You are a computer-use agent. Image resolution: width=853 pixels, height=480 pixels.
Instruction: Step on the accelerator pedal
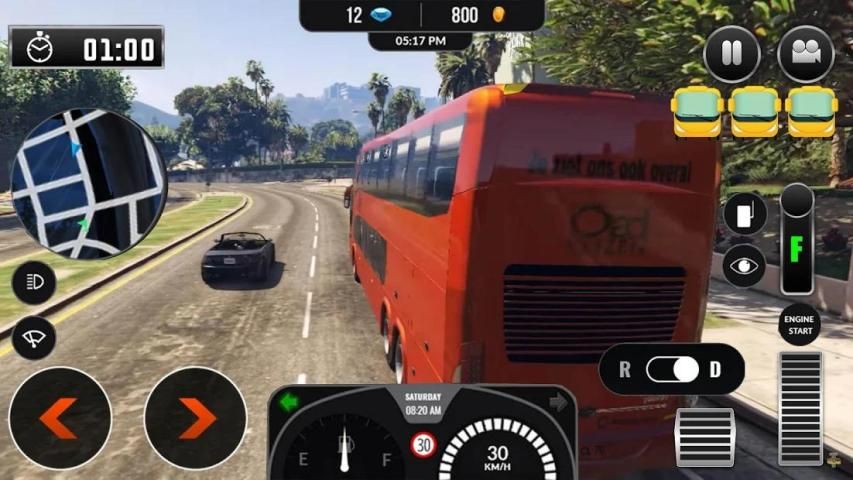799,407
